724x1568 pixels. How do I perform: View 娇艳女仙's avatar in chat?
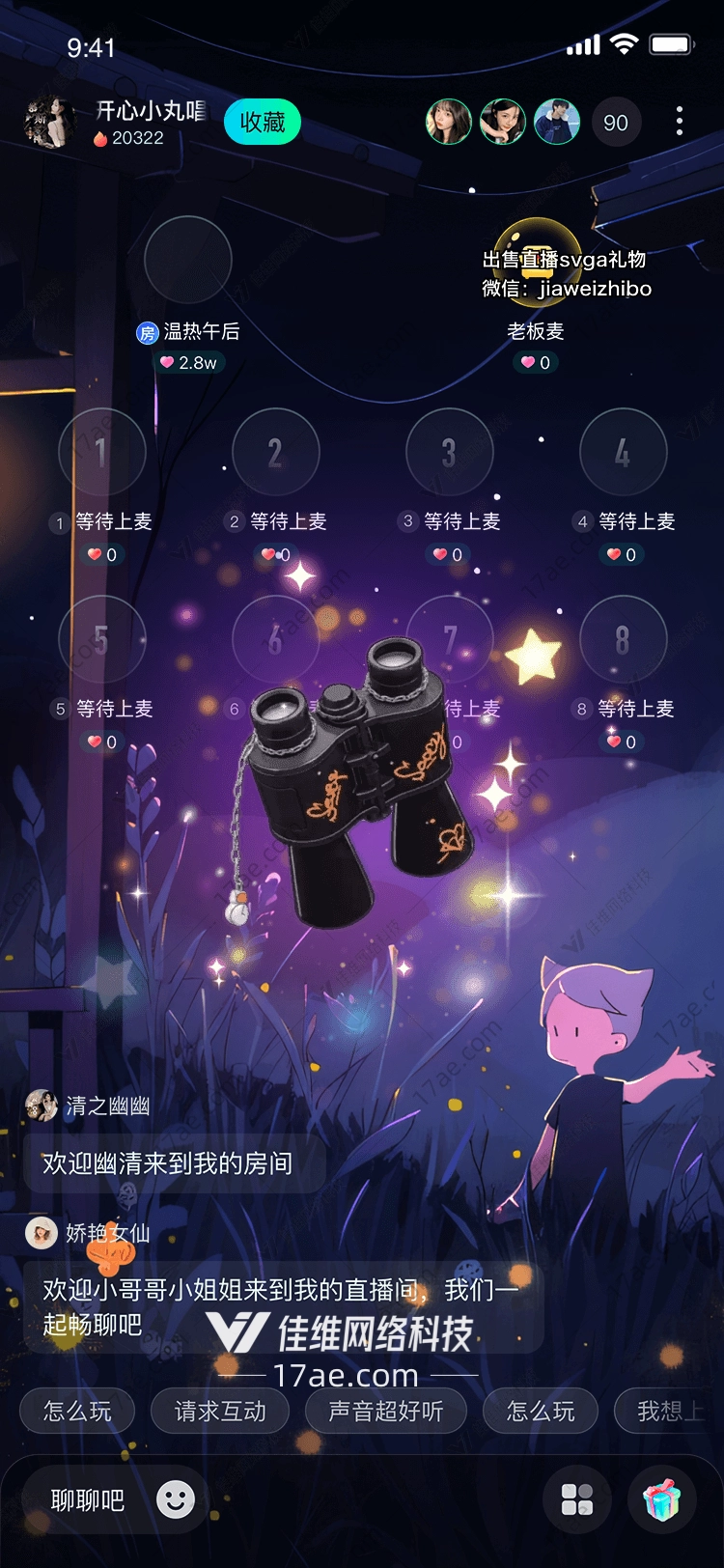[42, 1233]
